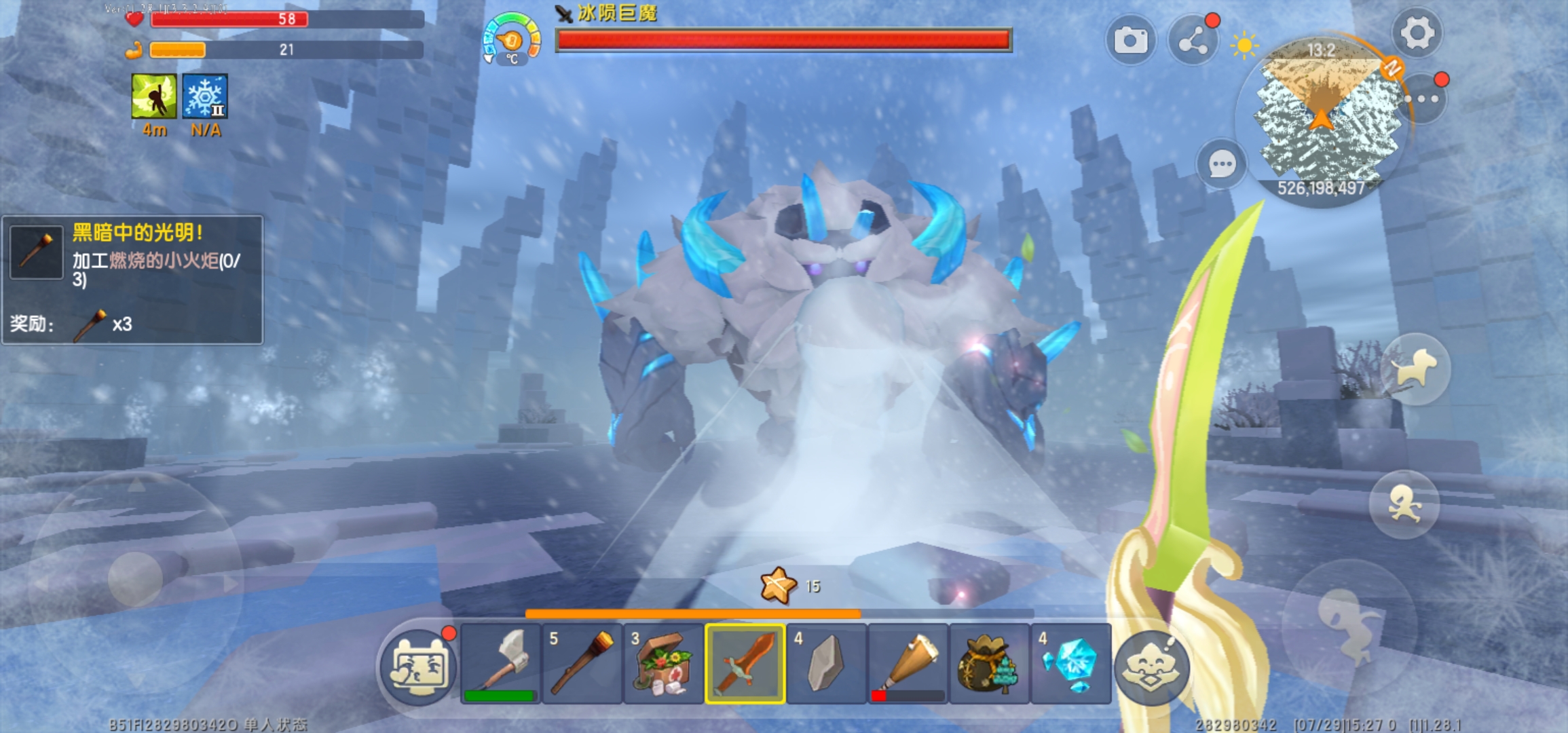Tap the mount summon horse button
Screen dimensions: 1568x733
(1415, 369)
